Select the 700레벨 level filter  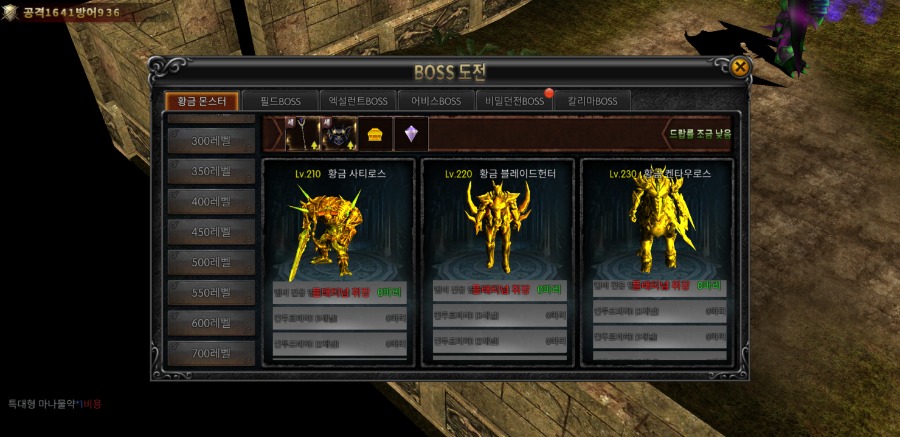[211, 353]
